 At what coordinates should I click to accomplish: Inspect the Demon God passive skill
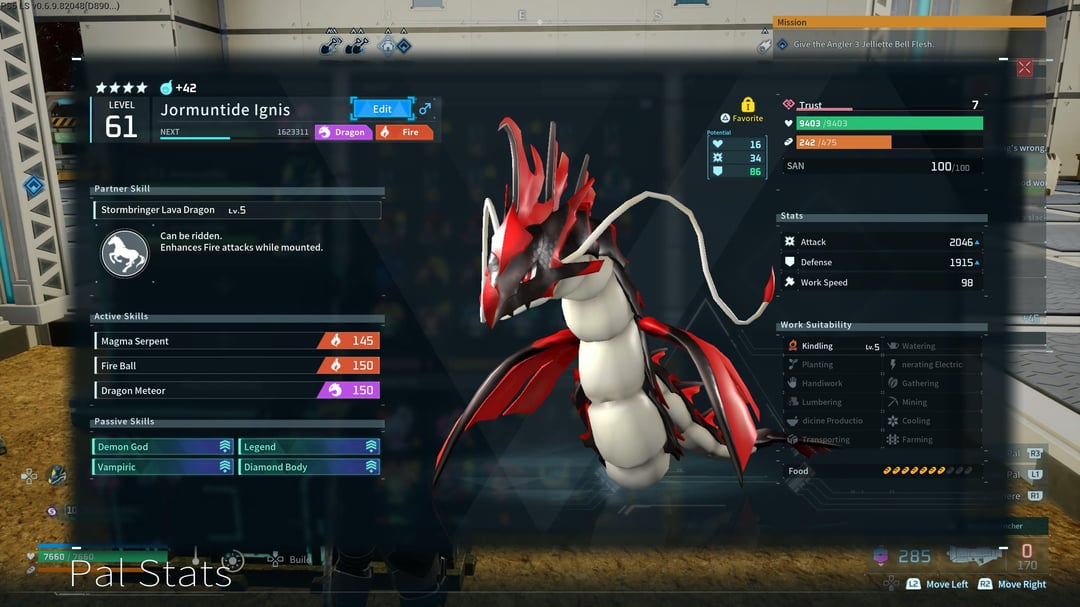[x=164, y=447]
